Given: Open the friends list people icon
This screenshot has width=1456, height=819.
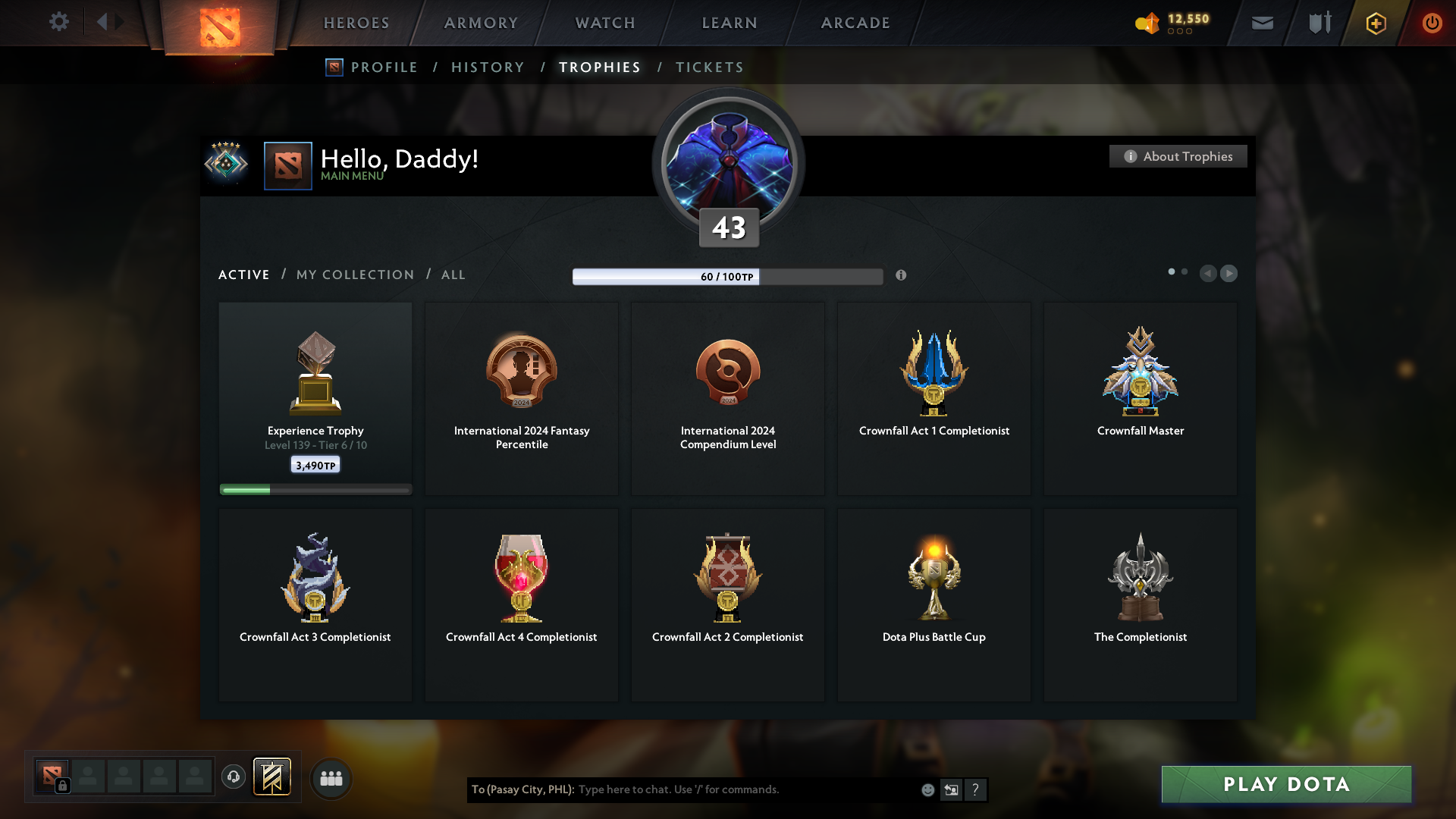Looking at the screenshot, I should [331, 778].
